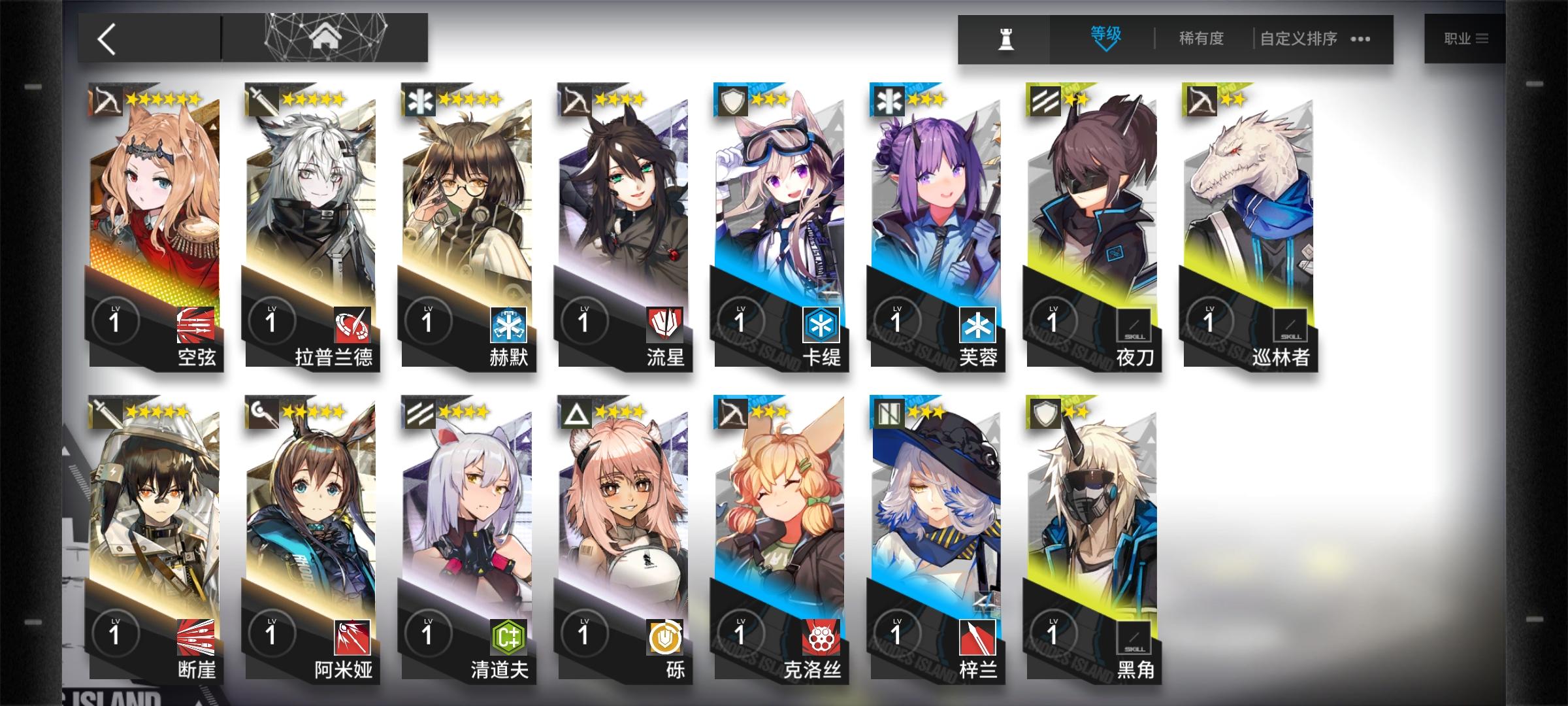Click the three-dot more options

click(1360, 39)
